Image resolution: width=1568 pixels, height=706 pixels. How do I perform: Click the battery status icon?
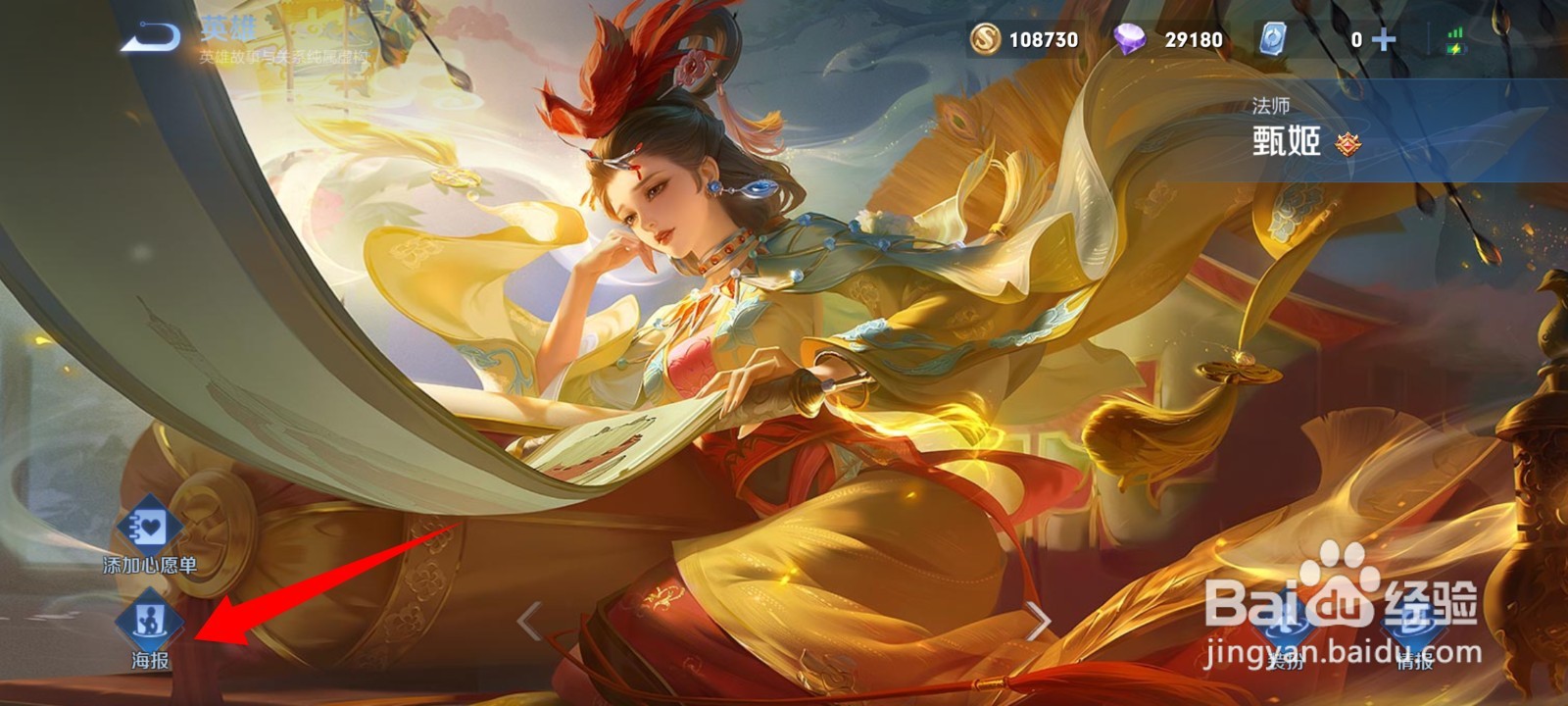pos(1455,49)
